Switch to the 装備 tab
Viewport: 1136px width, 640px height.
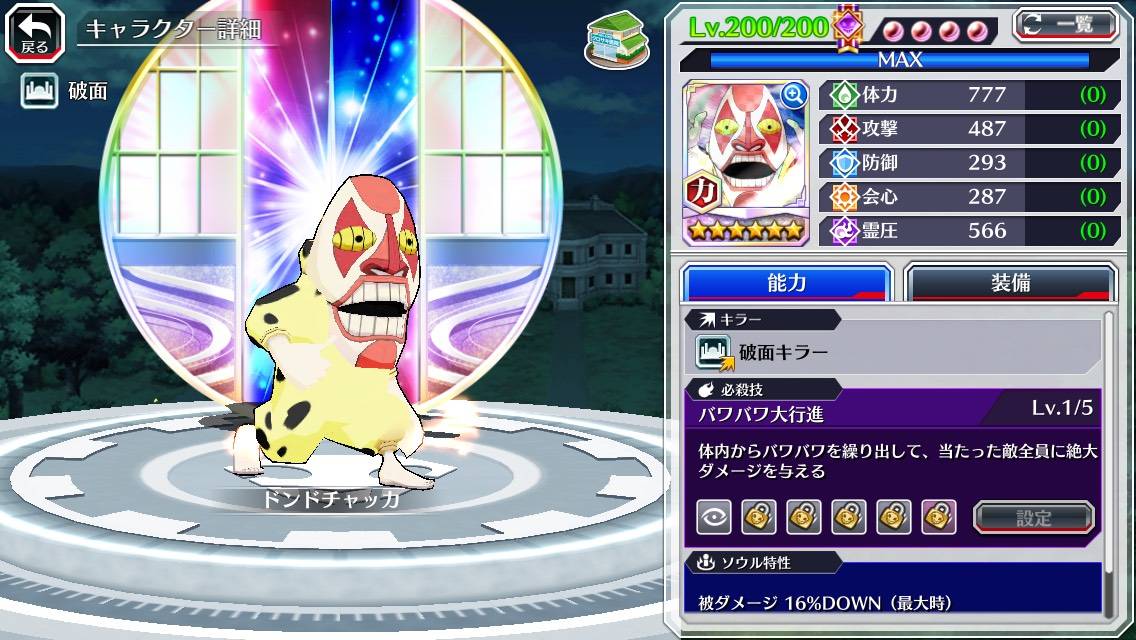point(1010,282)
